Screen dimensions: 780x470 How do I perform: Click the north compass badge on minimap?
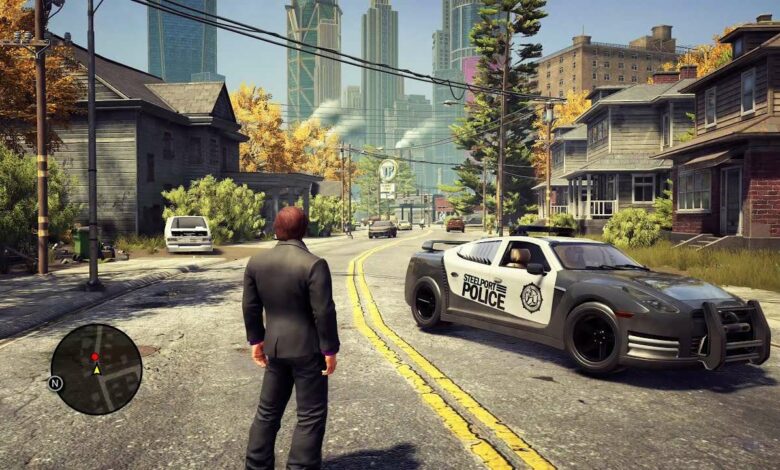(55, 383)
